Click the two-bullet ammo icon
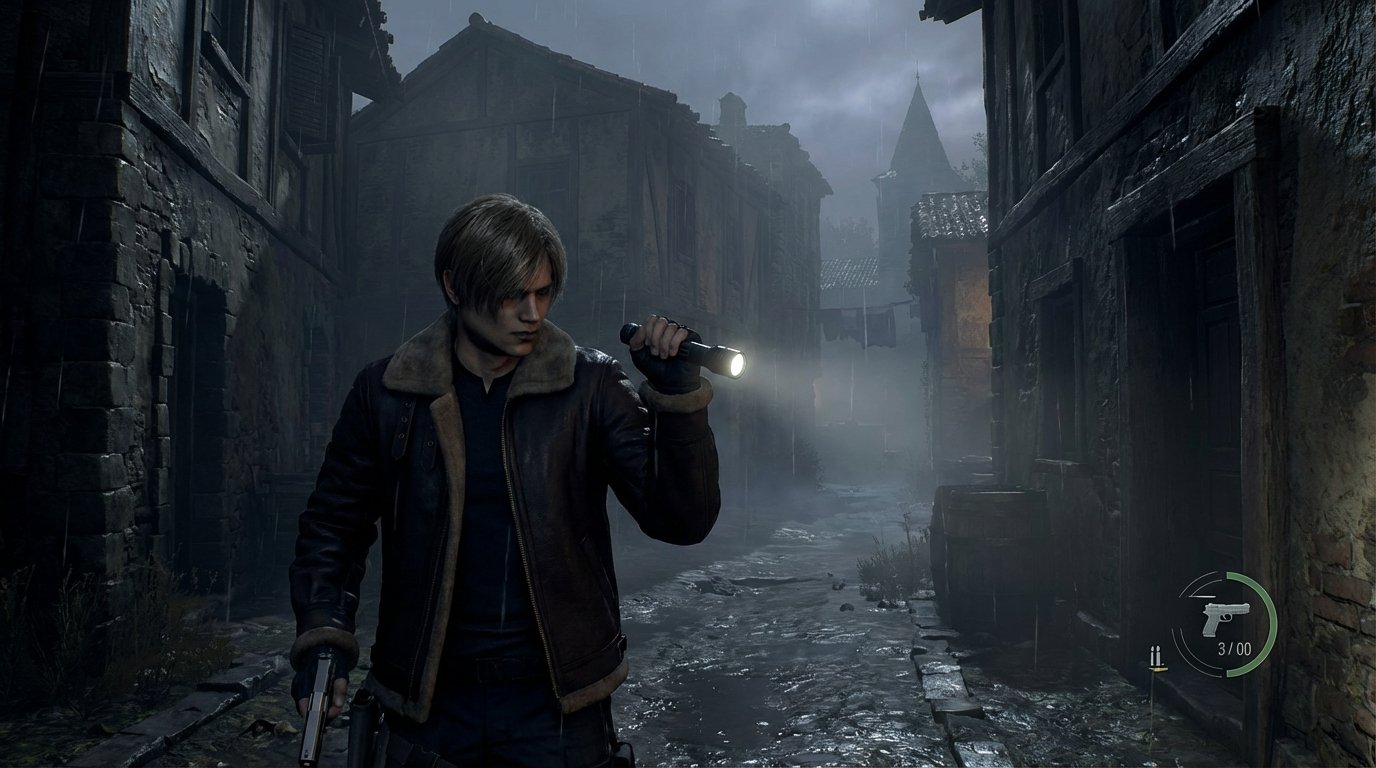 coord(1157,657)
